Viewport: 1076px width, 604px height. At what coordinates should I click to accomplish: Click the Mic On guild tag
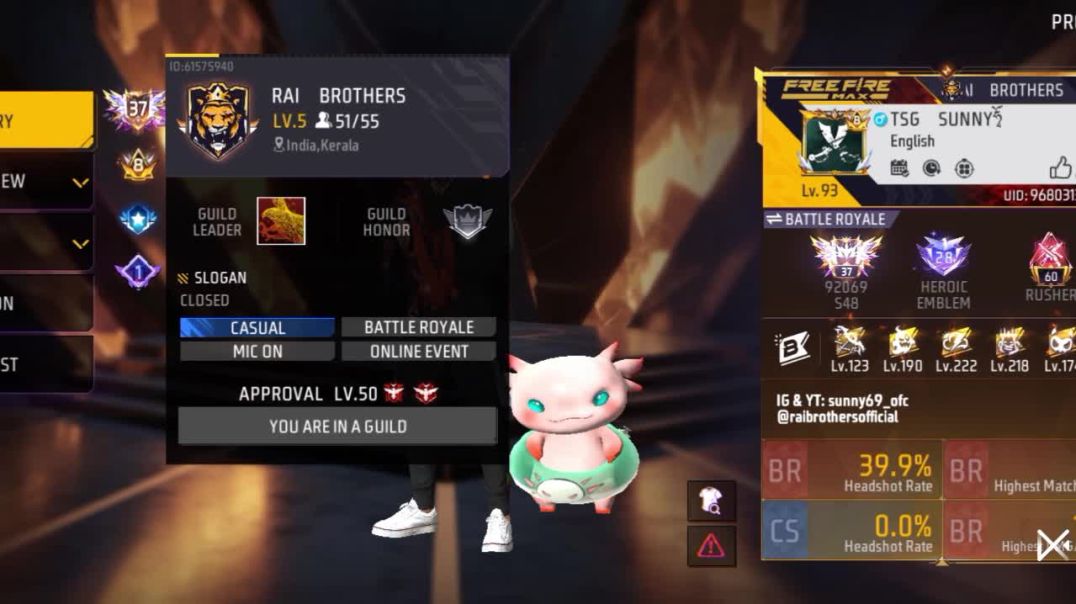point(257,352)
